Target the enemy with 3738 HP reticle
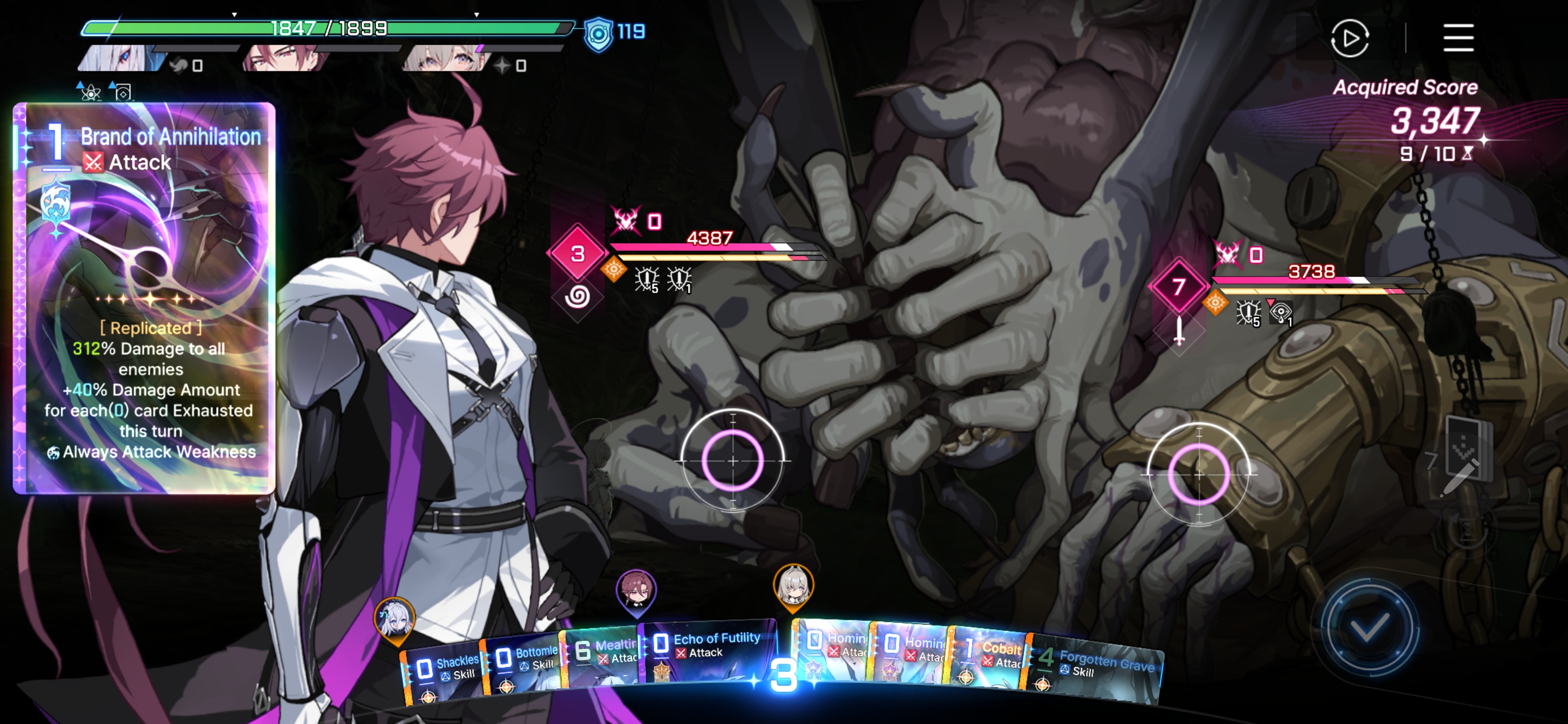The width and height of the screenshot is (1568, 724). pos(1199,473)
